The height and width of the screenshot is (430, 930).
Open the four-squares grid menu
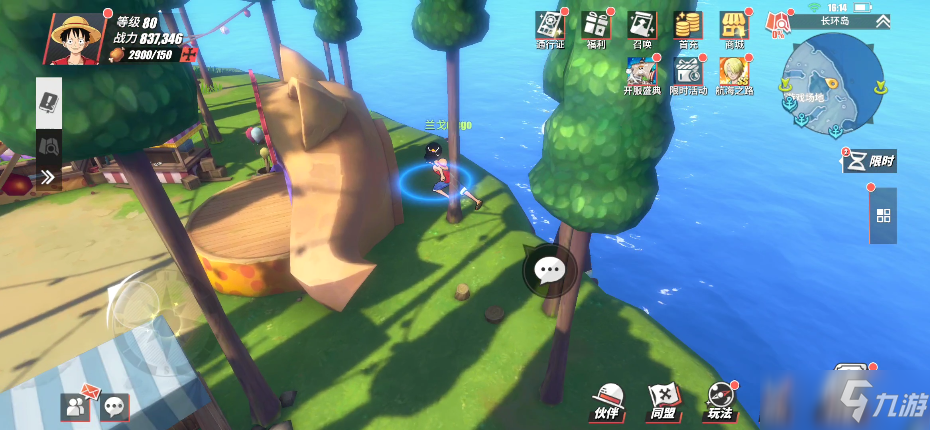[x=883, y=215]
